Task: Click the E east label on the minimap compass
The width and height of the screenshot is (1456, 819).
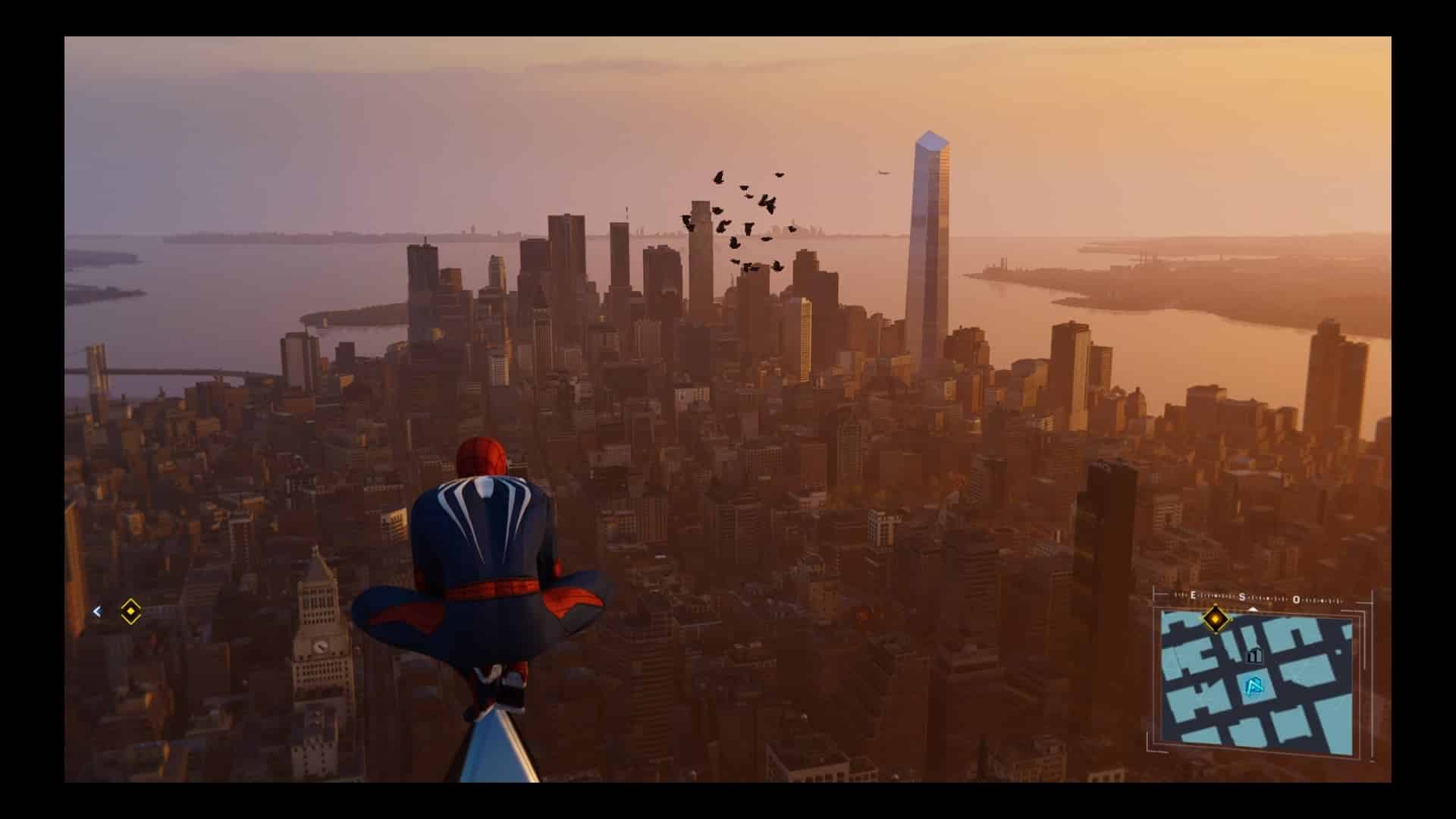Action: pos(1192,595)
